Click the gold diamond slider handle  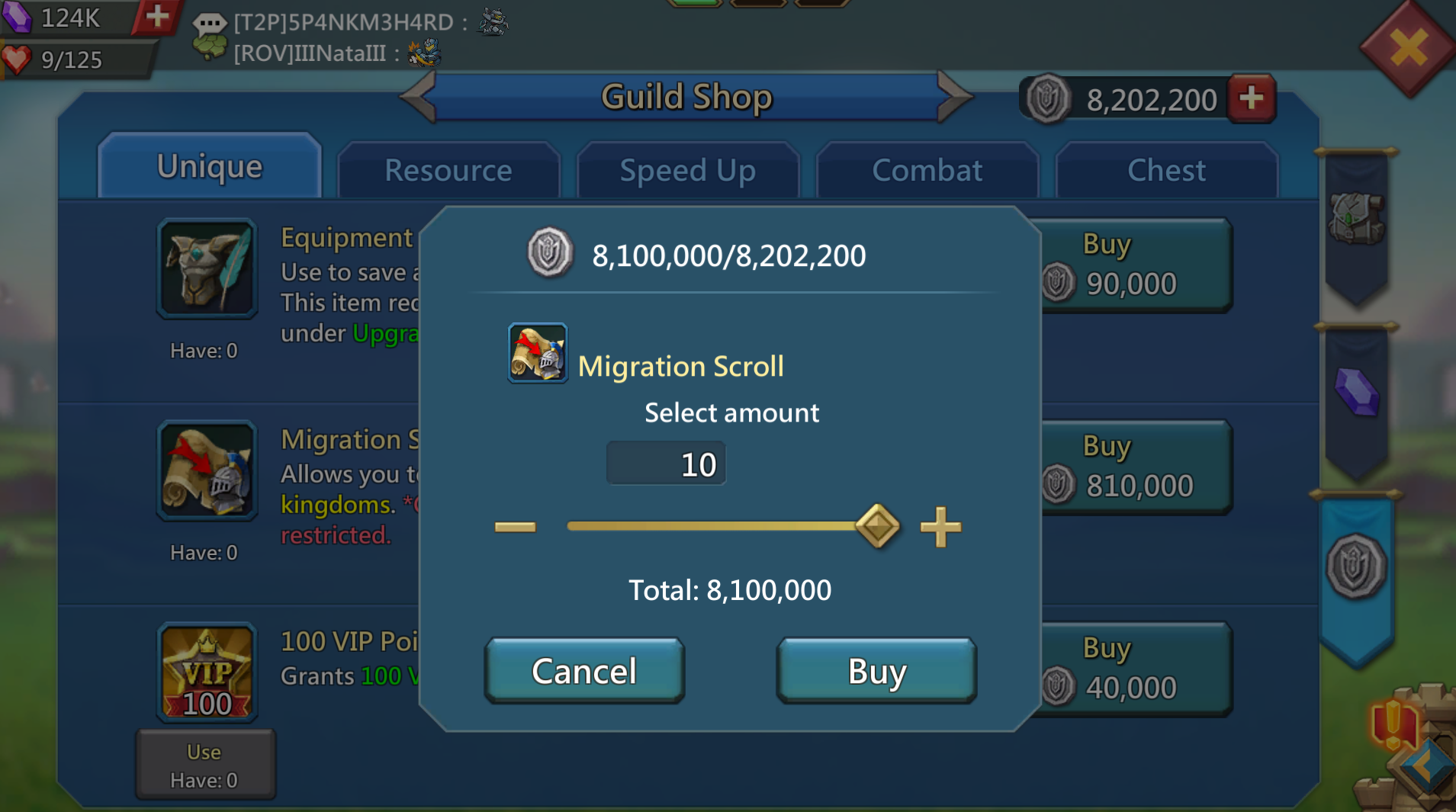[877, 526]
